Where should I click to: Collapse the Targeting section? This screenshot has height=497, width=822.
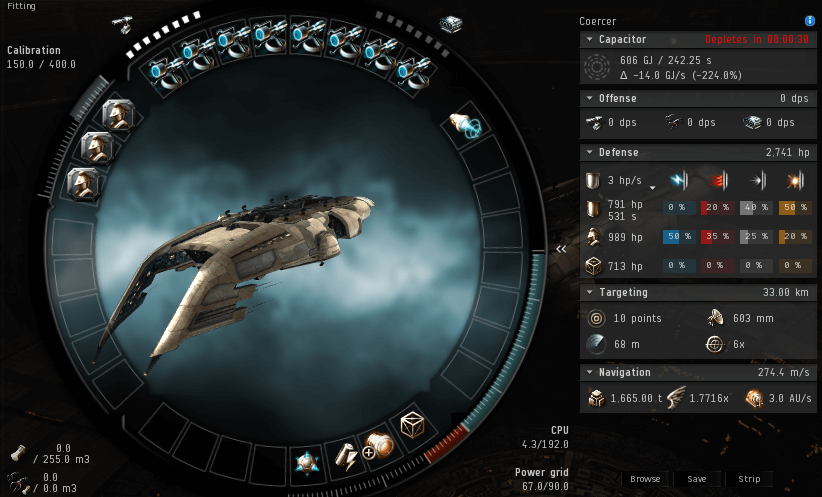pyautogui.click(x=590, y=292)
